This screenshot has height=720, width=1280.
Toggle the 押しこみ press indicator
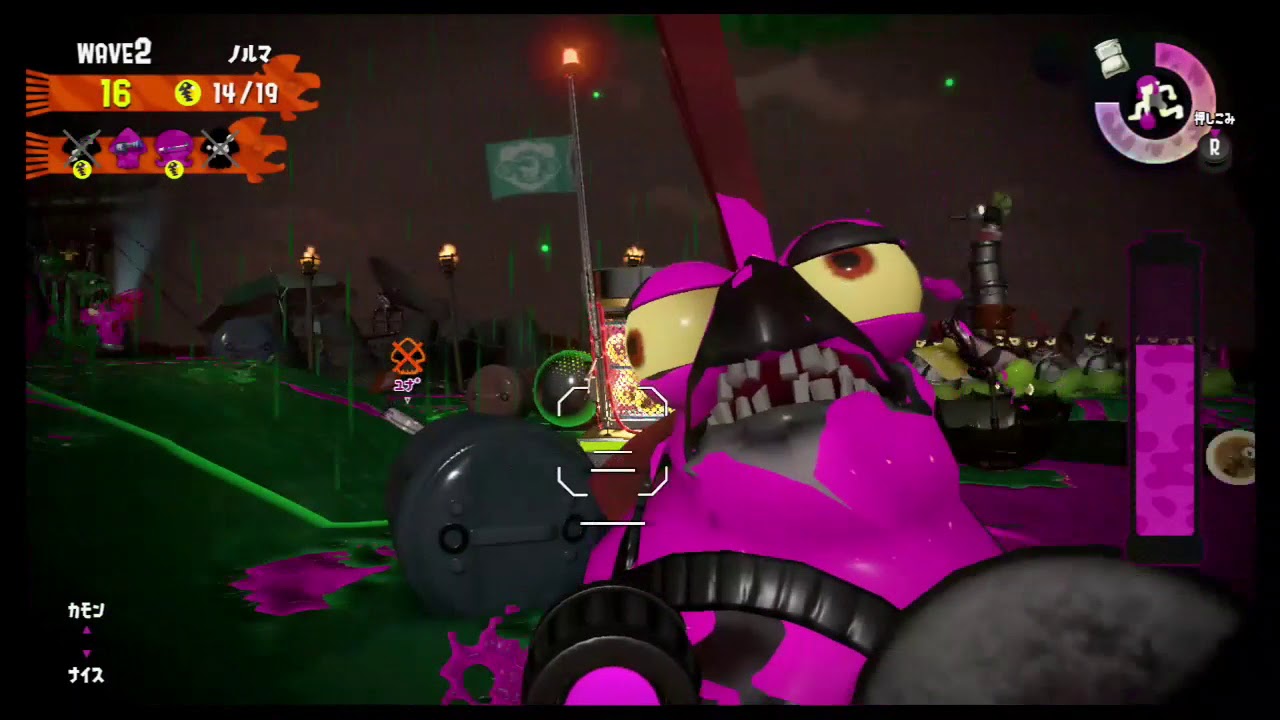point(1216,118)
